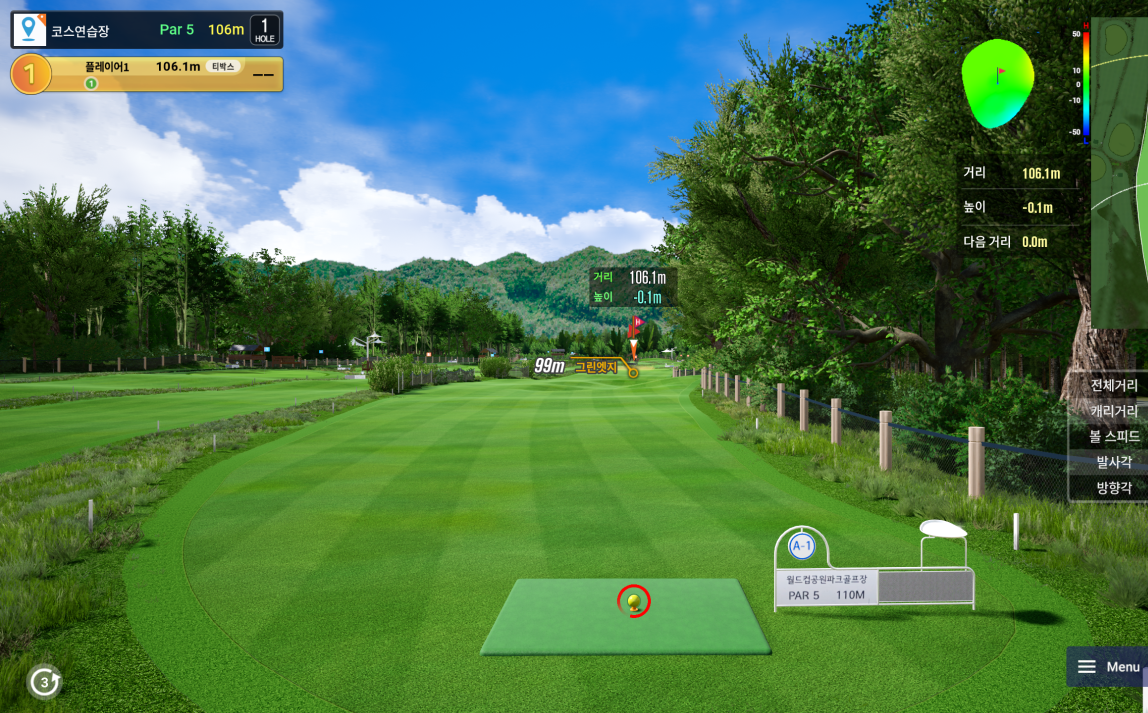The height and width of the screenshot is (713, 1148).
Task: Select the 전체거리 total distance tab
Action: pyautogui.click(x=1112, y=385)
